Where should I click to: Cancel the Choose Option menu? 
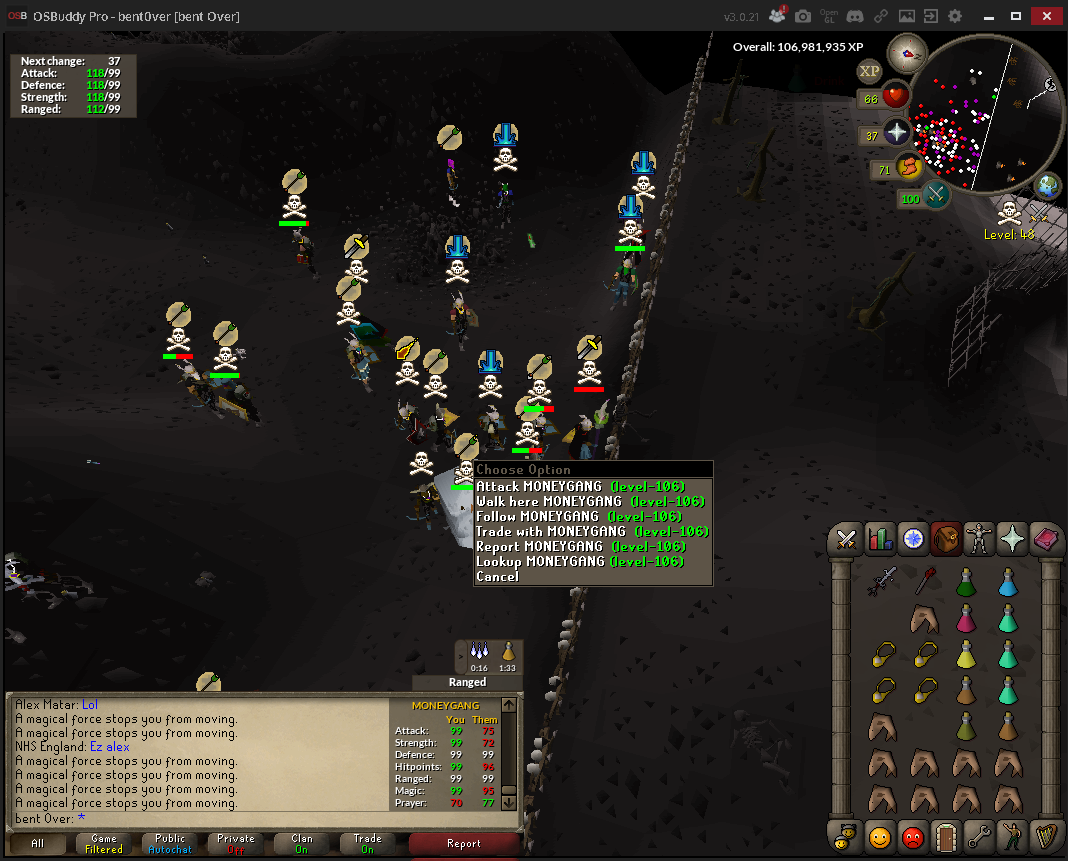(x=498, y=577)
